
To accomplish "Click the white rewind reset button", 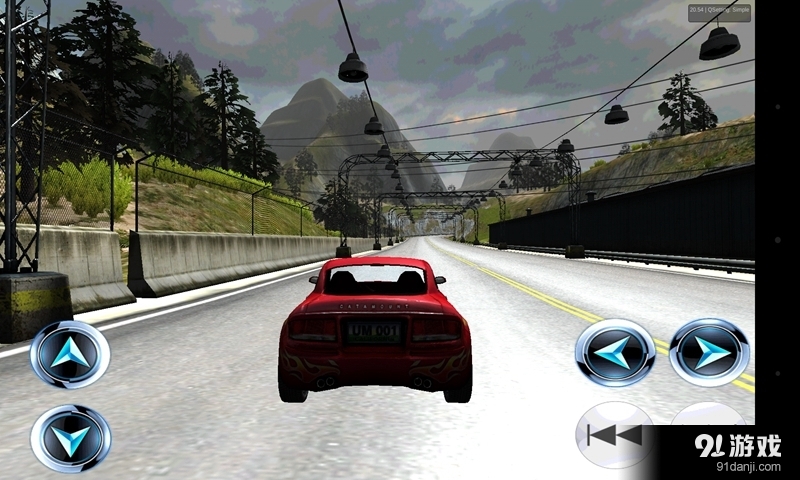I will click(x=611, y=435).
